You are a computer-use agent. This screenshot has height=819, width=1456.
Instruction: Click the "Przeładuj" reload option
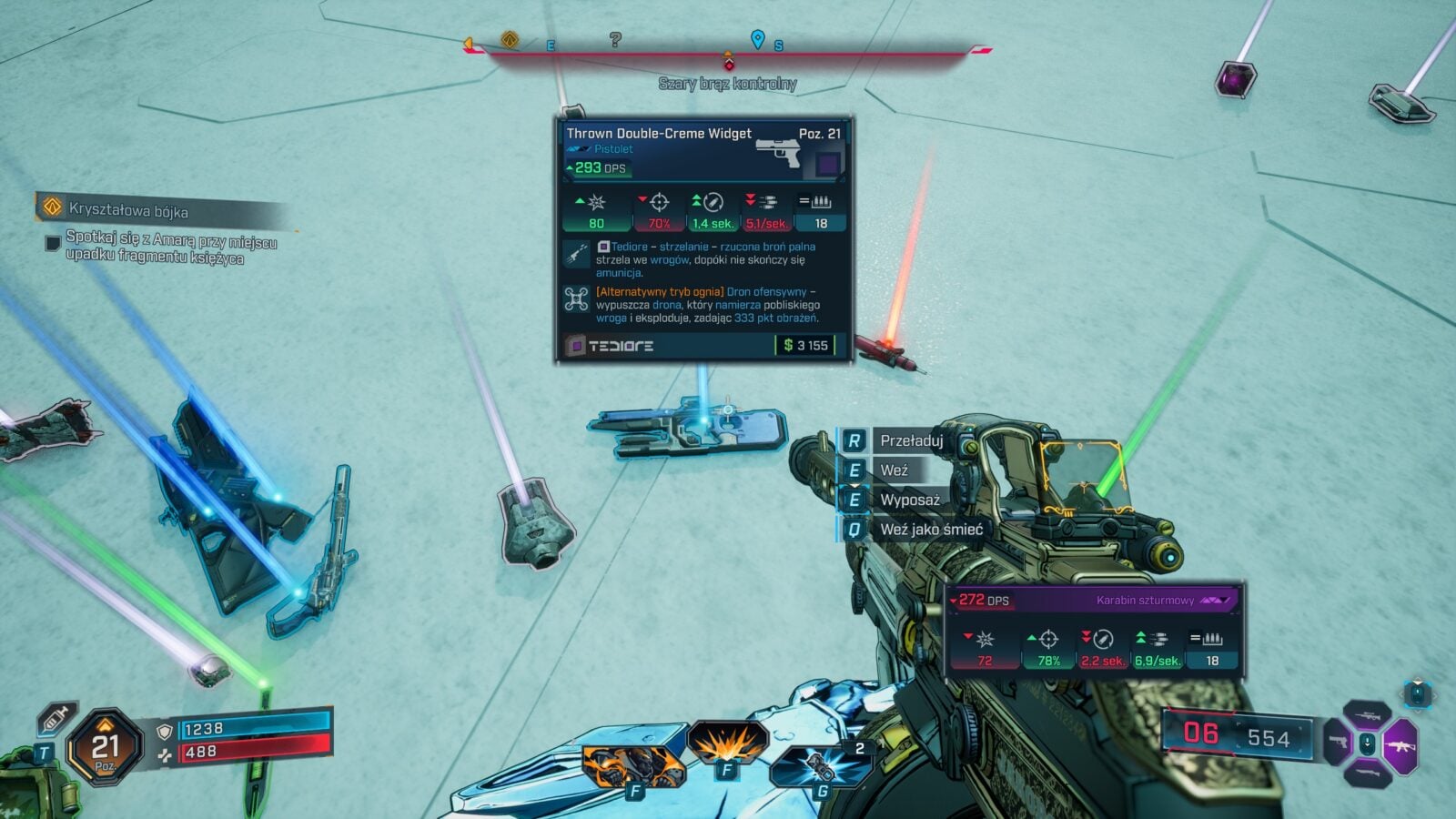pos(910,440)
